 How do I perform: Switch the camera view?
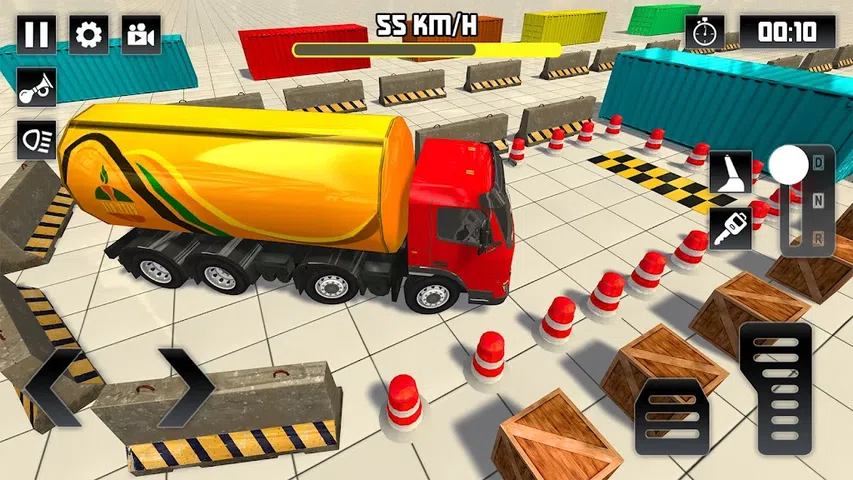pyautogui.click(x=141, y=35)
